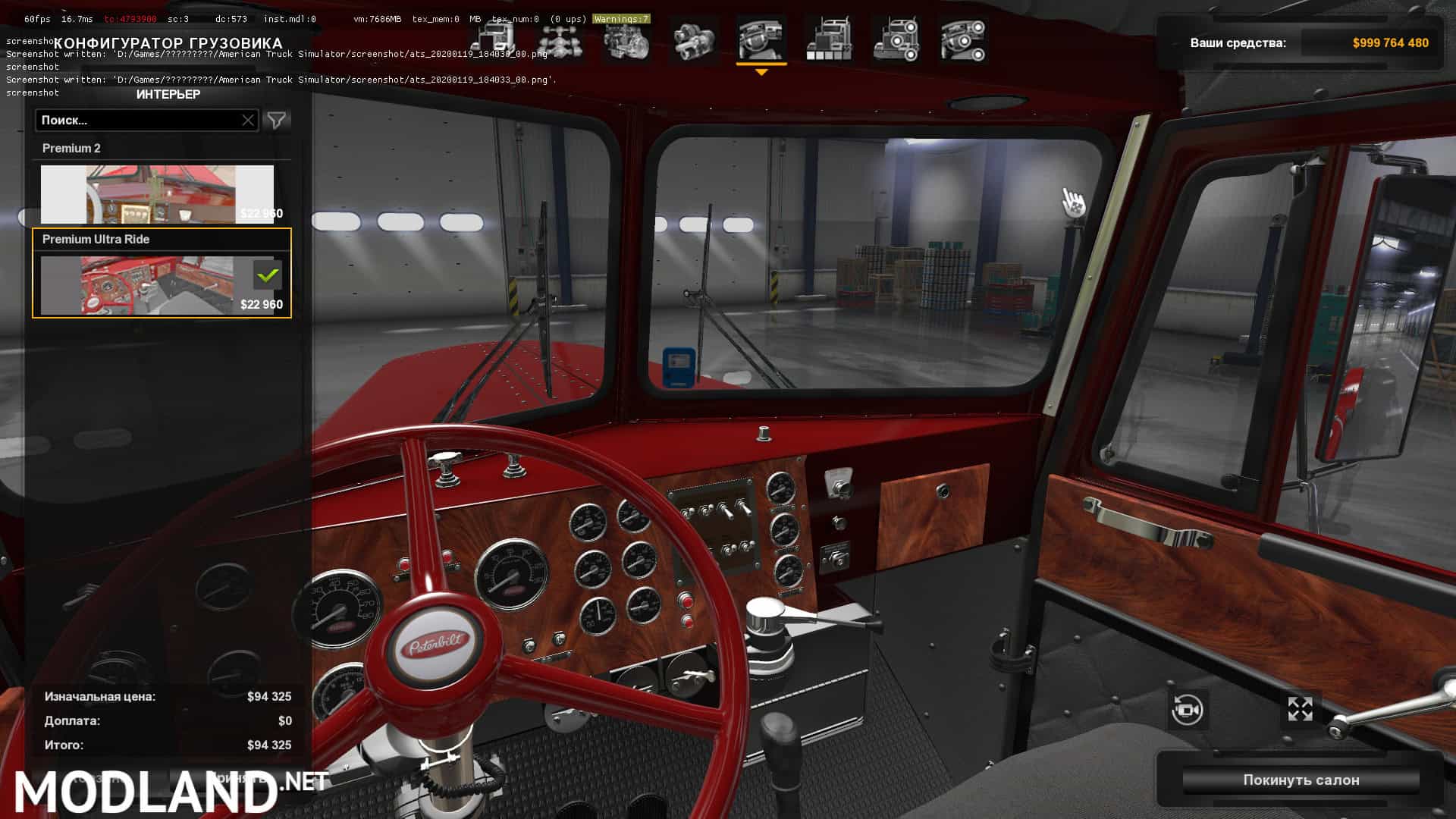Click Покинуть салон to leave the cabin
This screenshot has width=1456, height=819.
click(1301, 780)
